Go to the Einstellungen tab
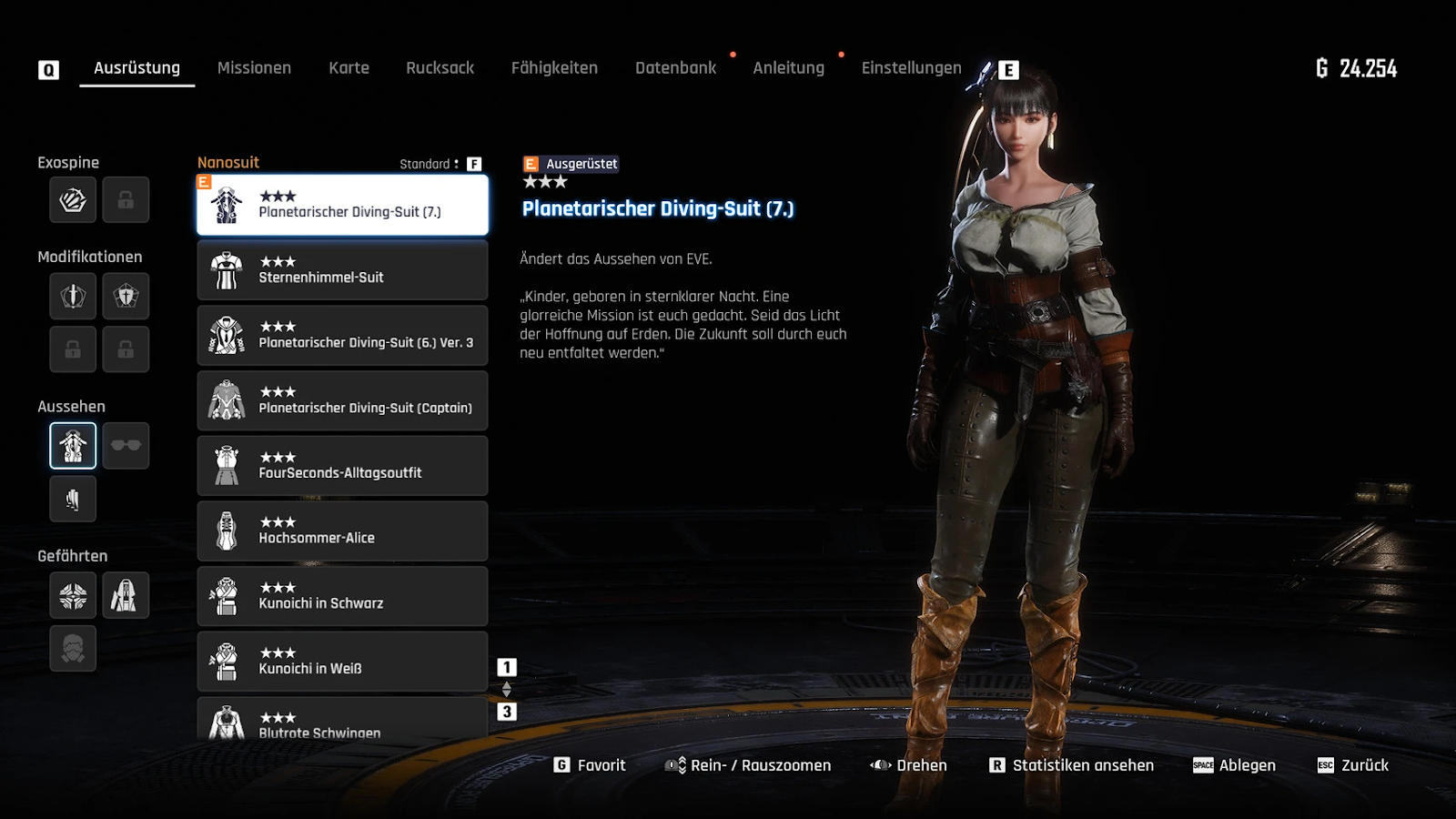Screen dimensions: 1456x819 [x=911, y=68]
